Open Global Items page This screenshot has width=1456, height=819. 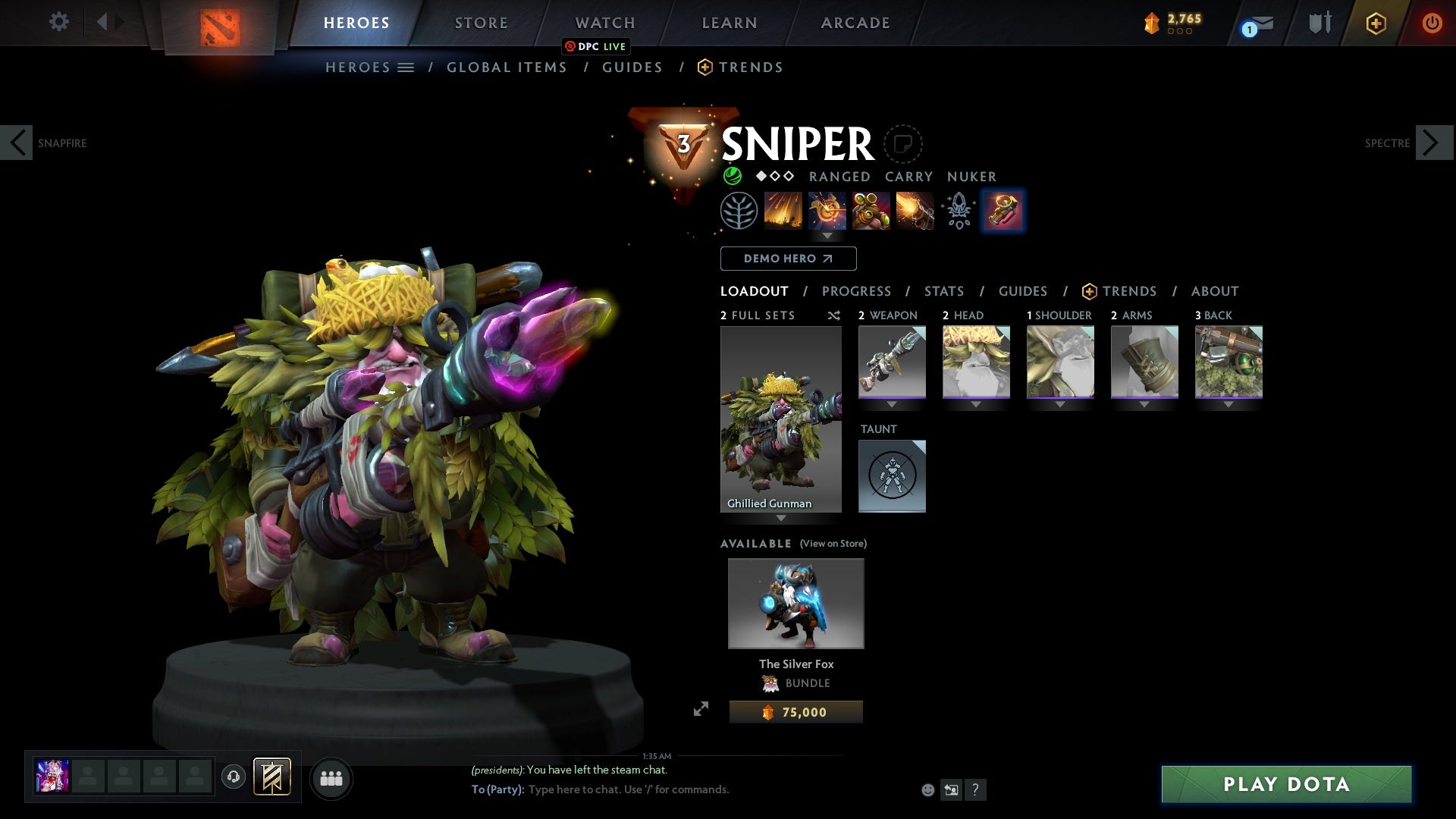[x=507, y=67]
